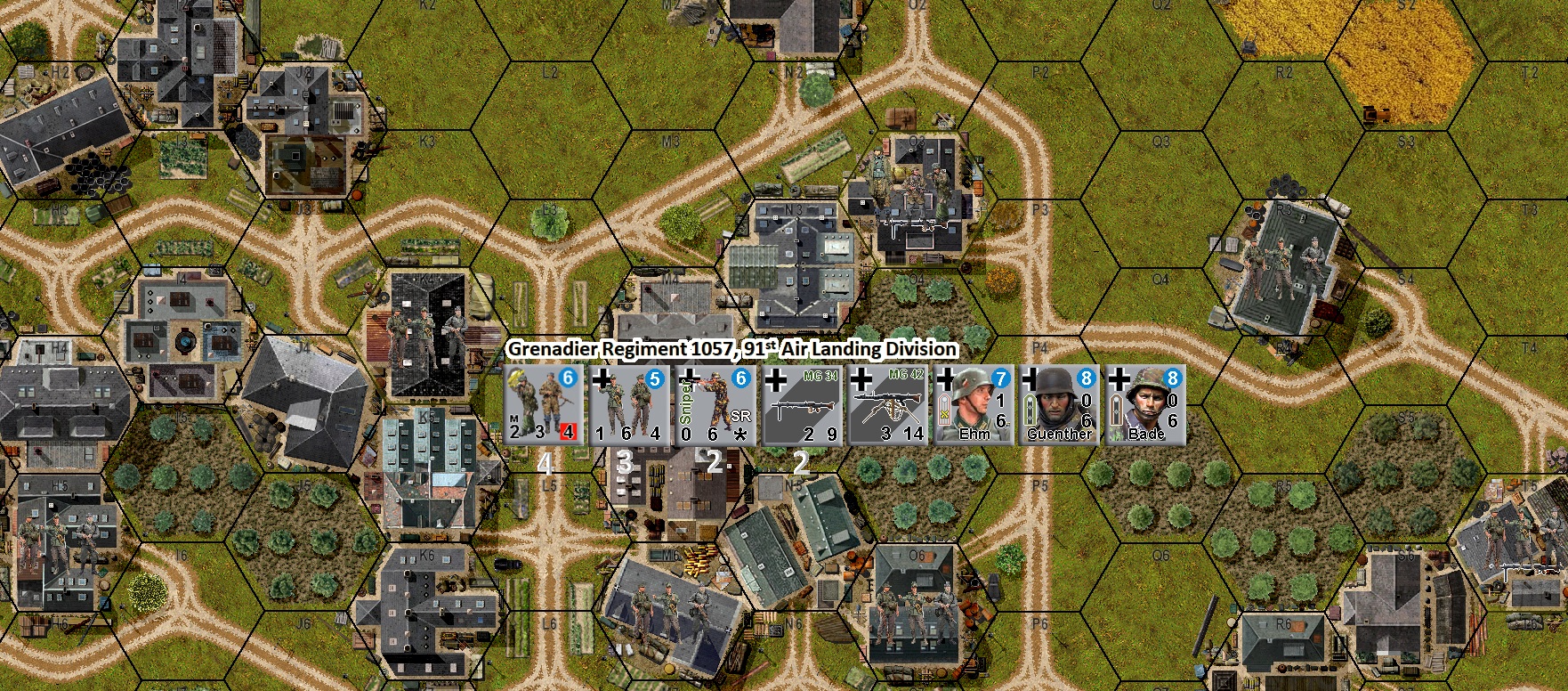The height and width of the screenshot is (691, 1568).
Task: Select leader Ehm's counter
Action: (x=974, y=405)
